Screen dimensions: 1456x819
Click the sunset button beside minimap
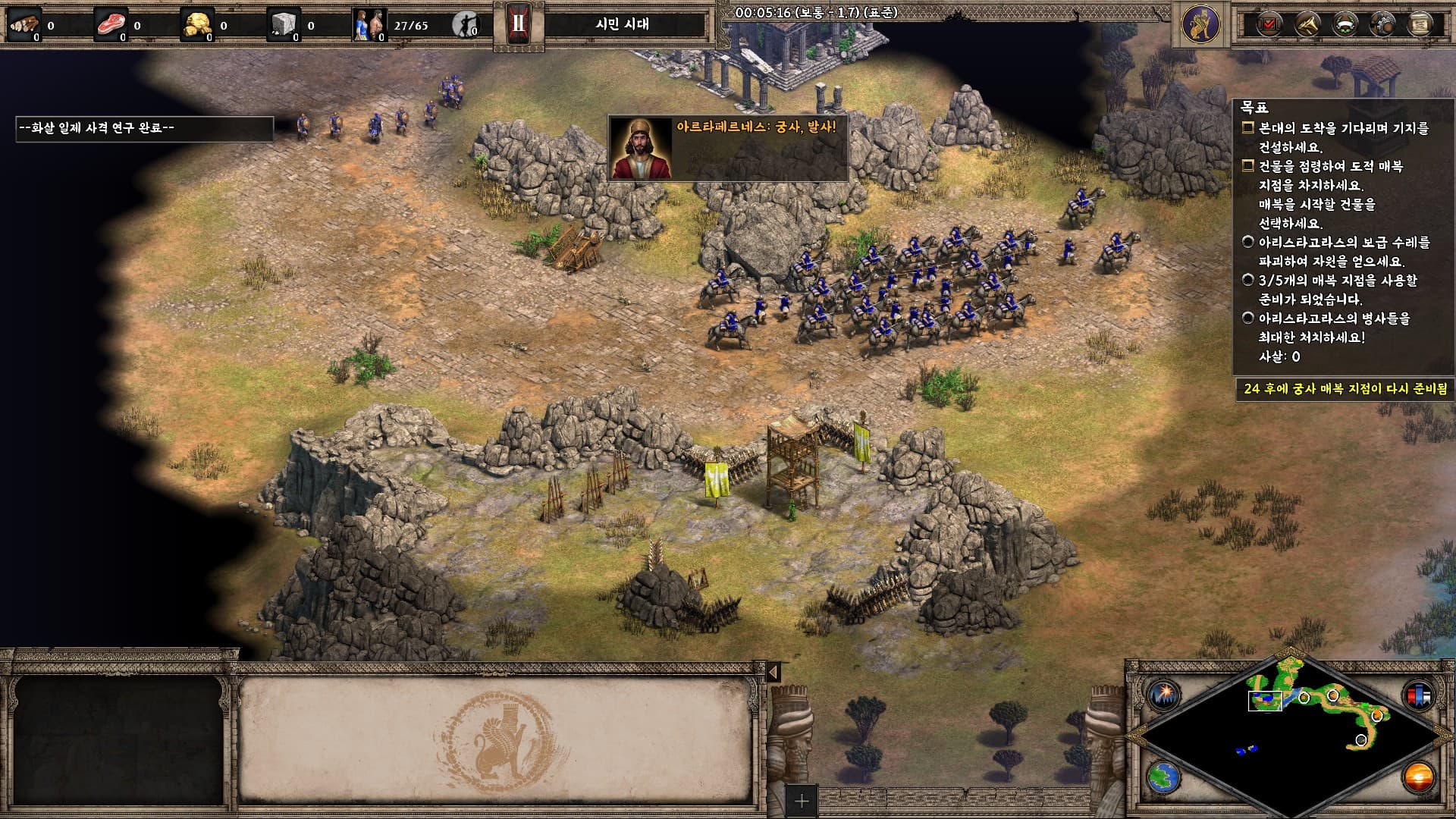tap(1420, 777)
